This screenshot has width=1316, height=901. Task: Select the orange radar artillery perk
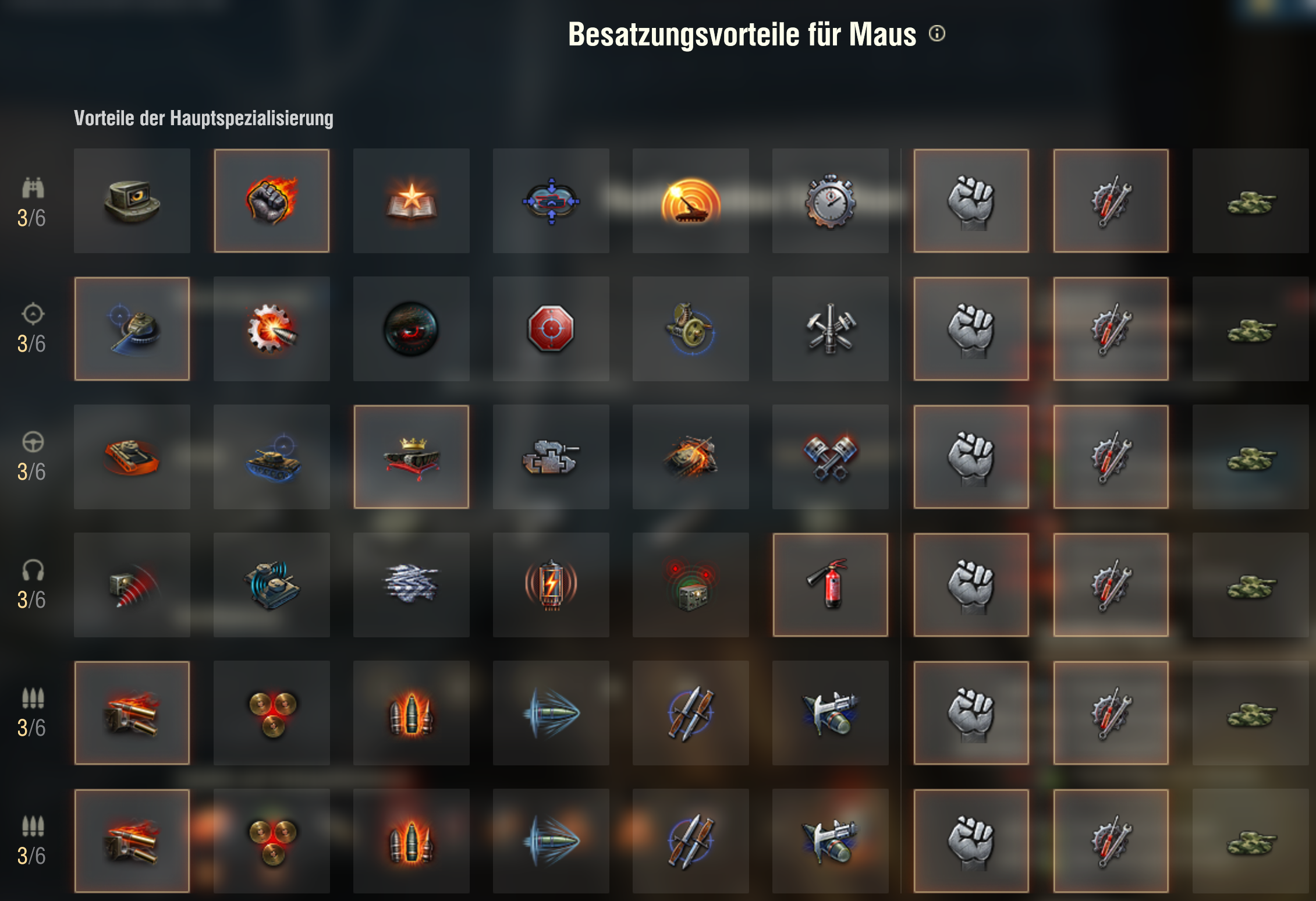691,201
